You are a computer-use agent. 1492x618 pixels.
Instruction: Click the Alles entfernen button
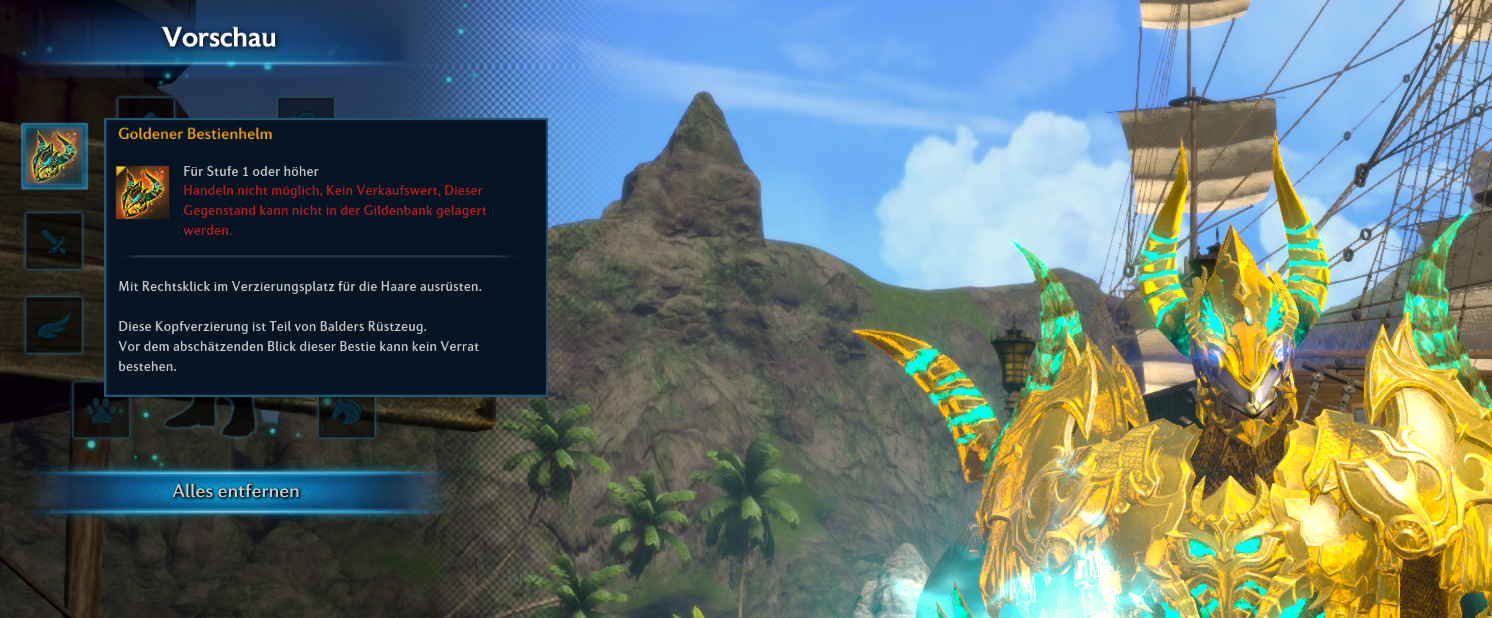click(x=236, y=491)
